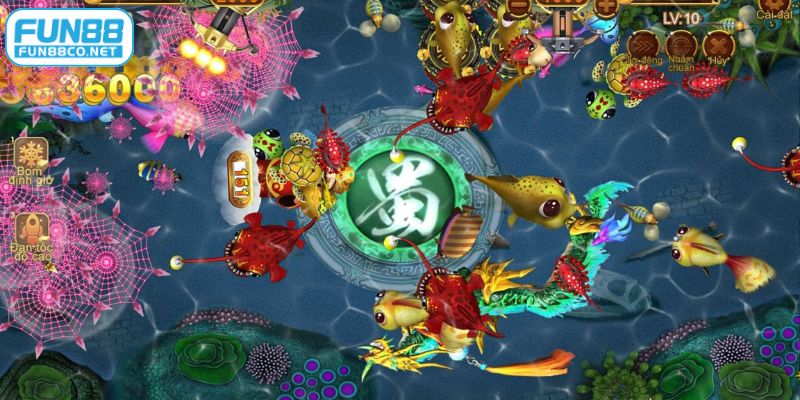This screenshot has width=800, height=400.
Task: Enable the Nhắm chuẩn aim lock
Action: click(x=681, y=46)
